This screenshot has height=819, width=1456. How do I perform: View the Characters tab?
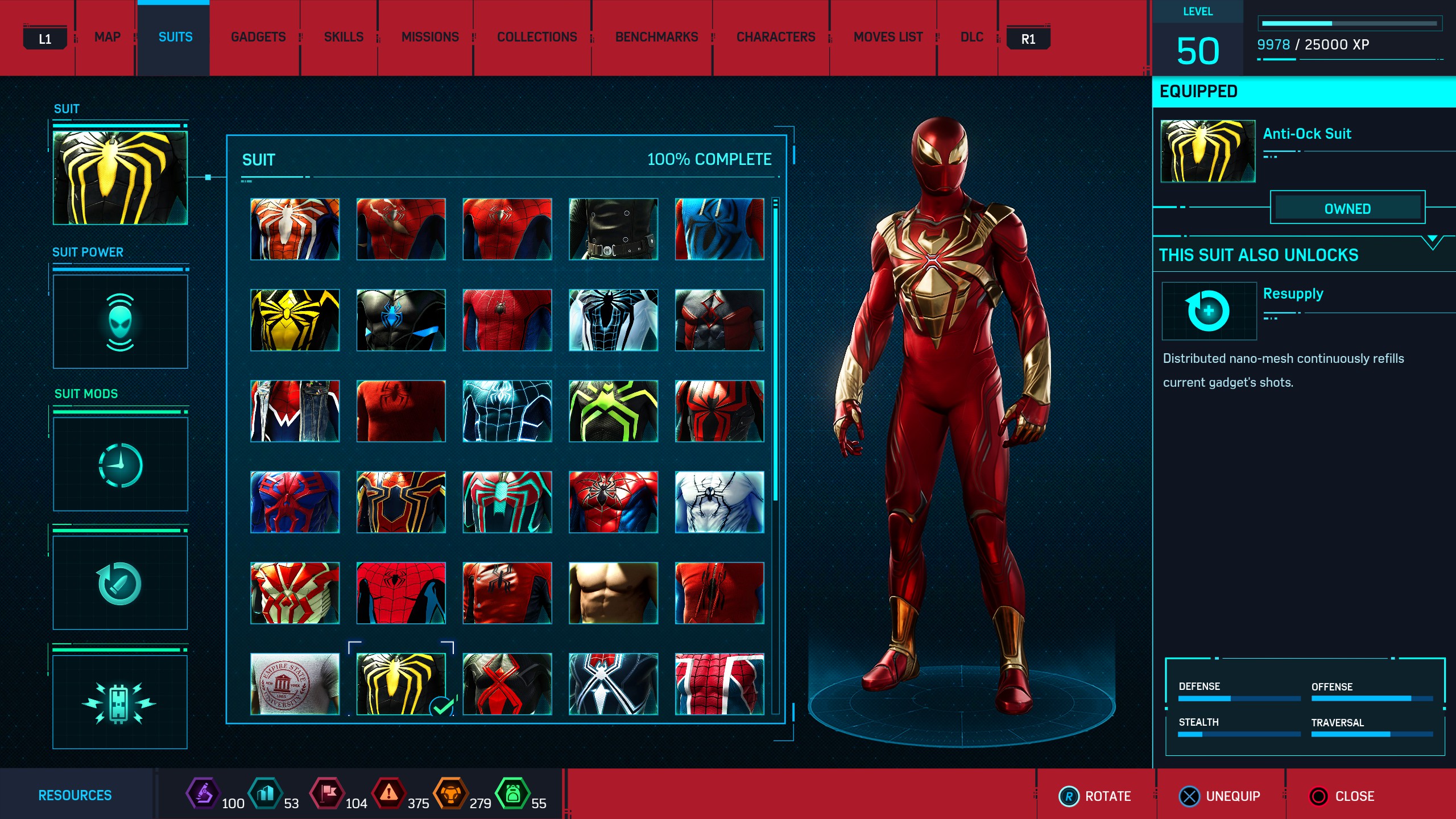pyautogui.click(x=776, y=38)
